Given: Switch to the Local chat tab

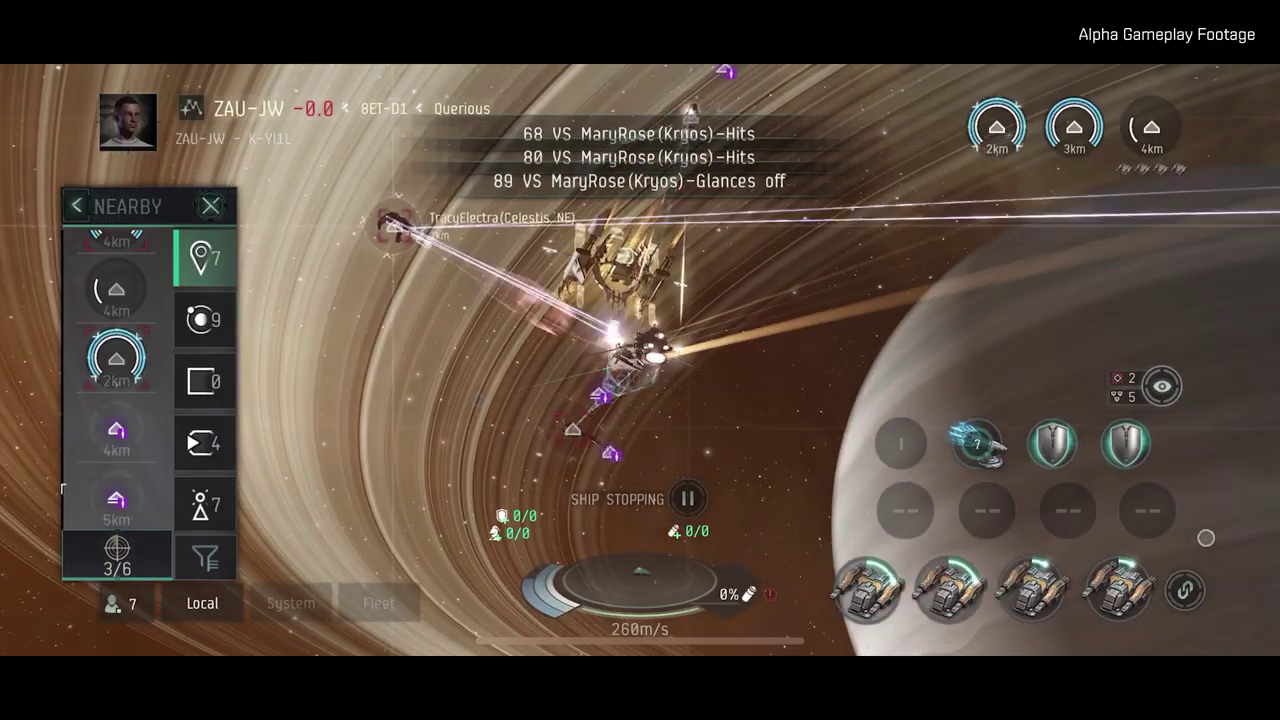Looking at the screenshot, I should click(202, 603).
